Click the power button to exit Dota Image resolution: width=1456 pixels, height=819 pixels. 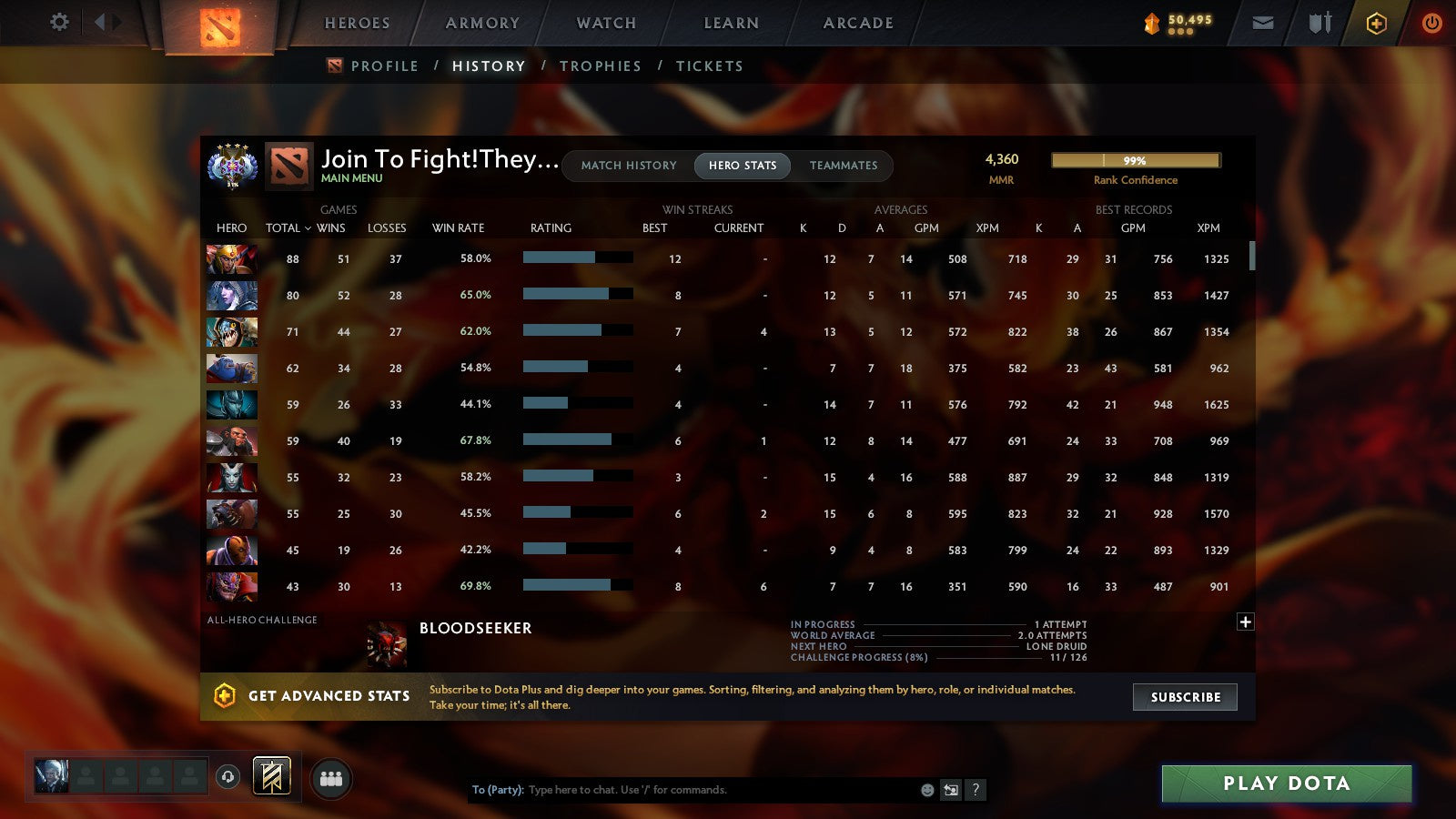(x=1431, y=23)
